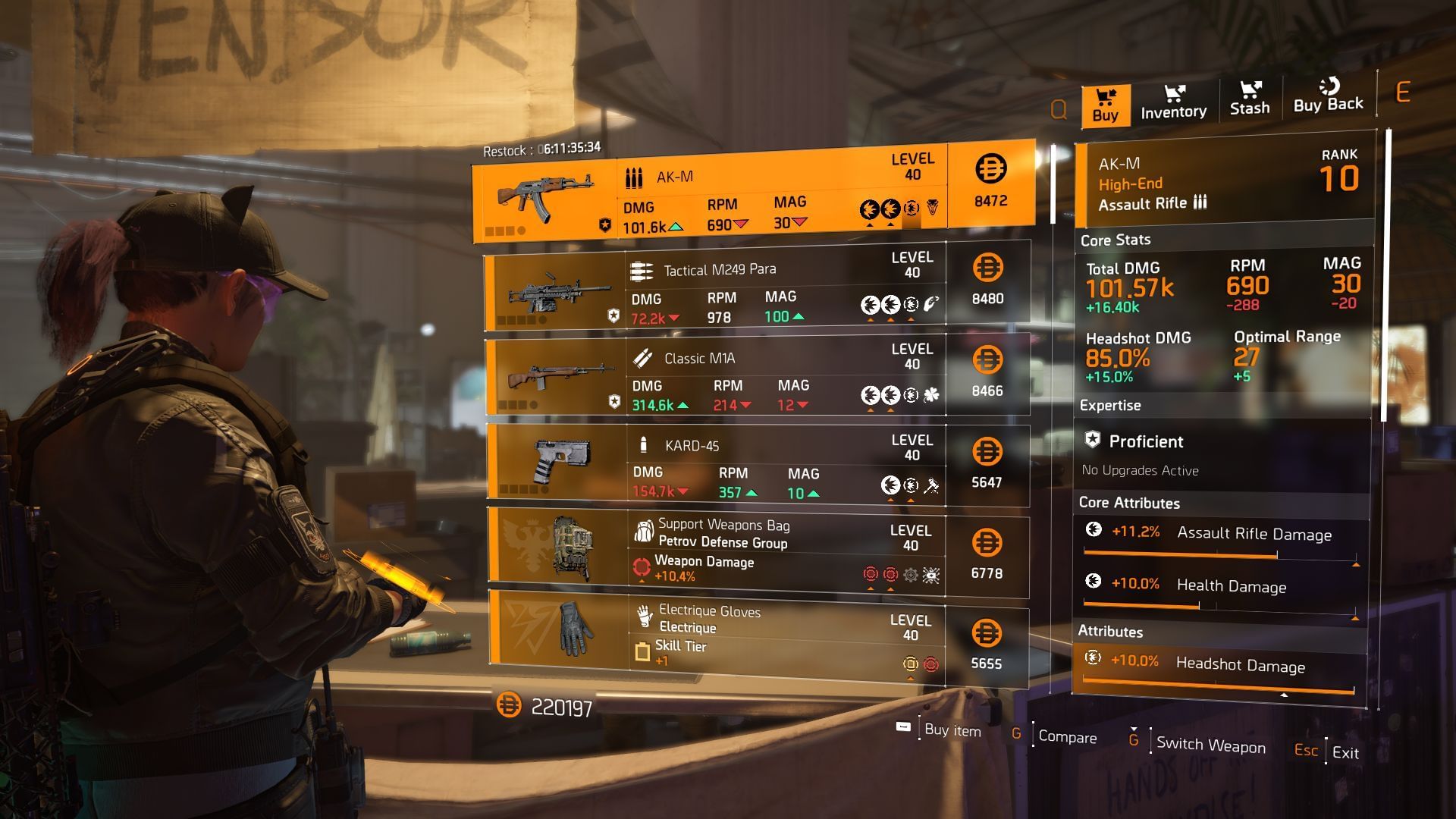
Task: Open the Inventory tab
Action: (1173, 102)
